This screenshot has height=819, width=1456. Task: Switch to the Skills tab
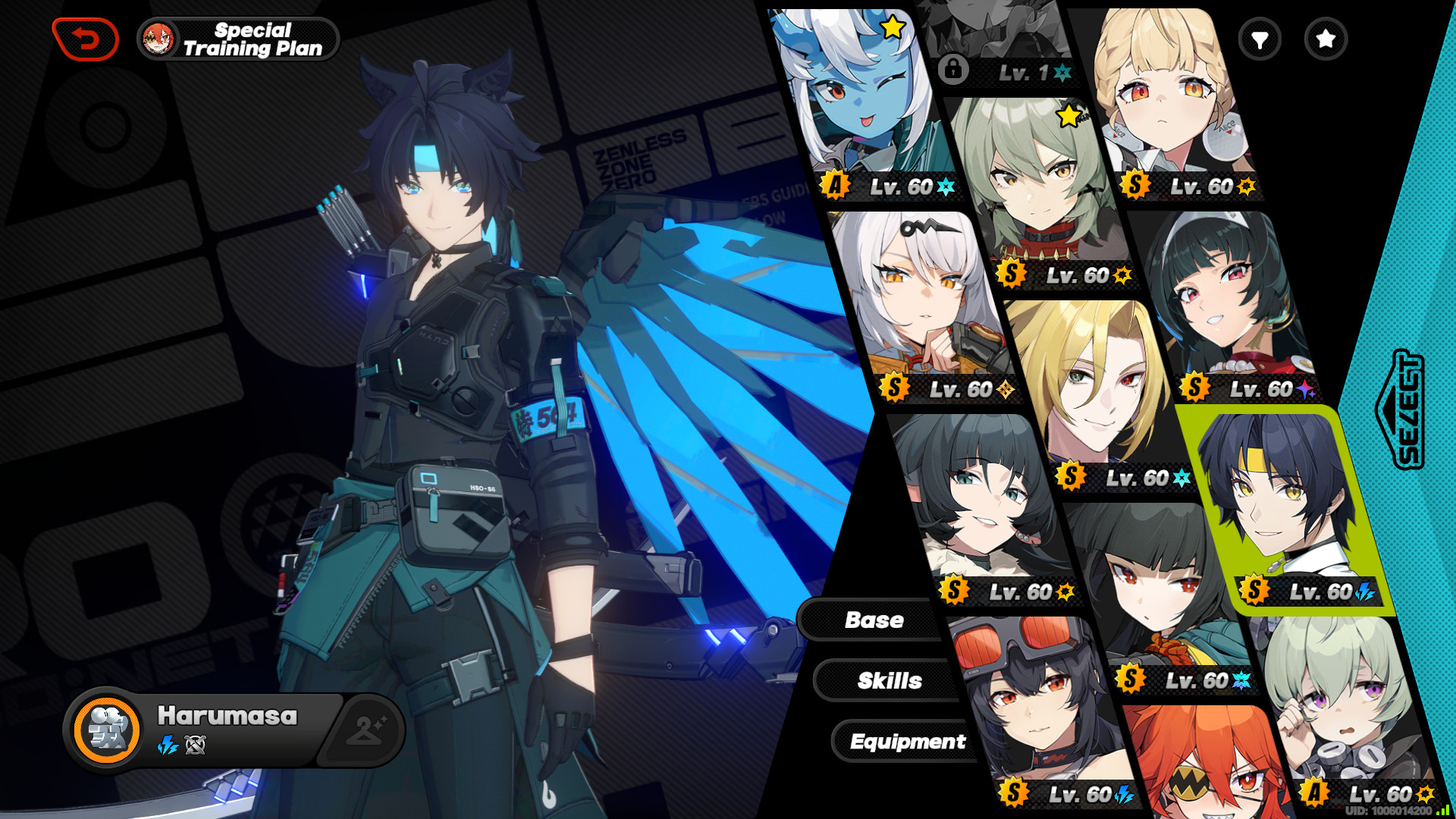click(x=890, y=680)
